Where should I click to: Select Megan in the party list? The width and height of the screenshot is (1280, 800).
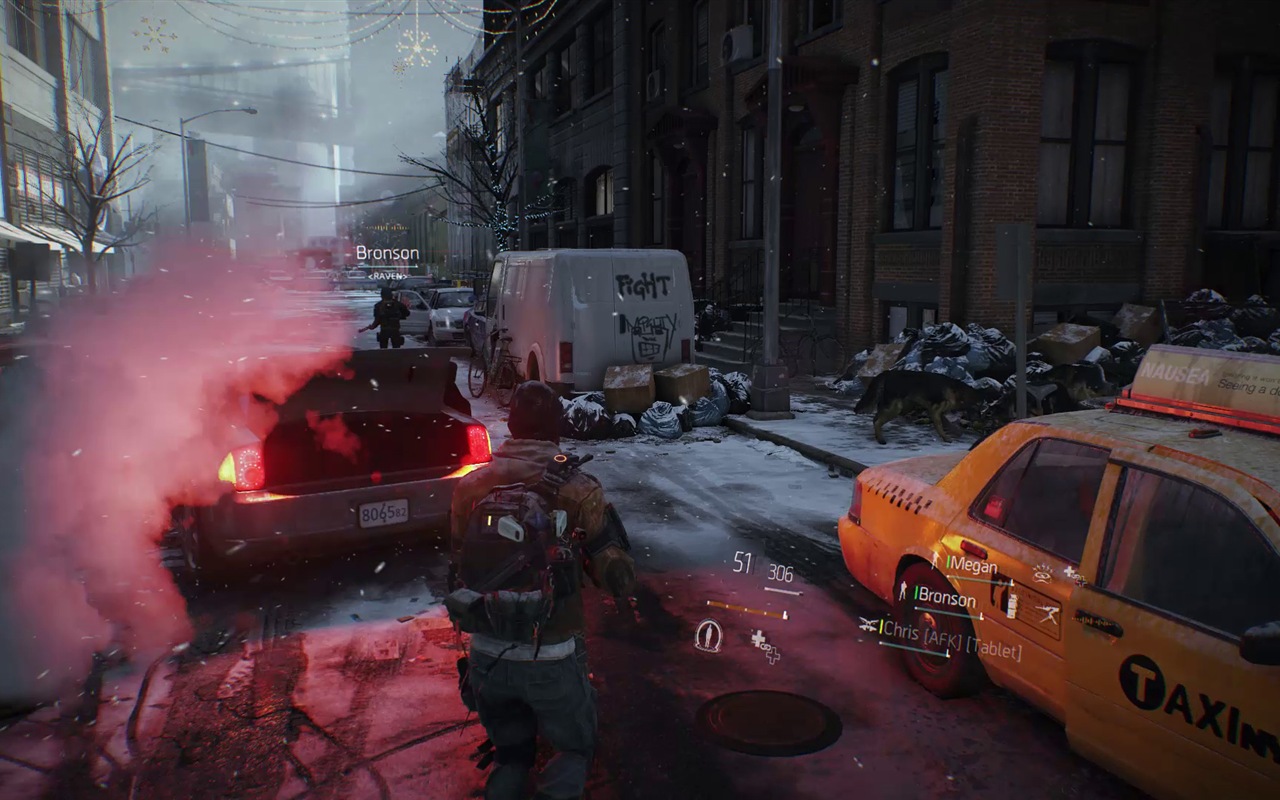click(x=971, y=566)
